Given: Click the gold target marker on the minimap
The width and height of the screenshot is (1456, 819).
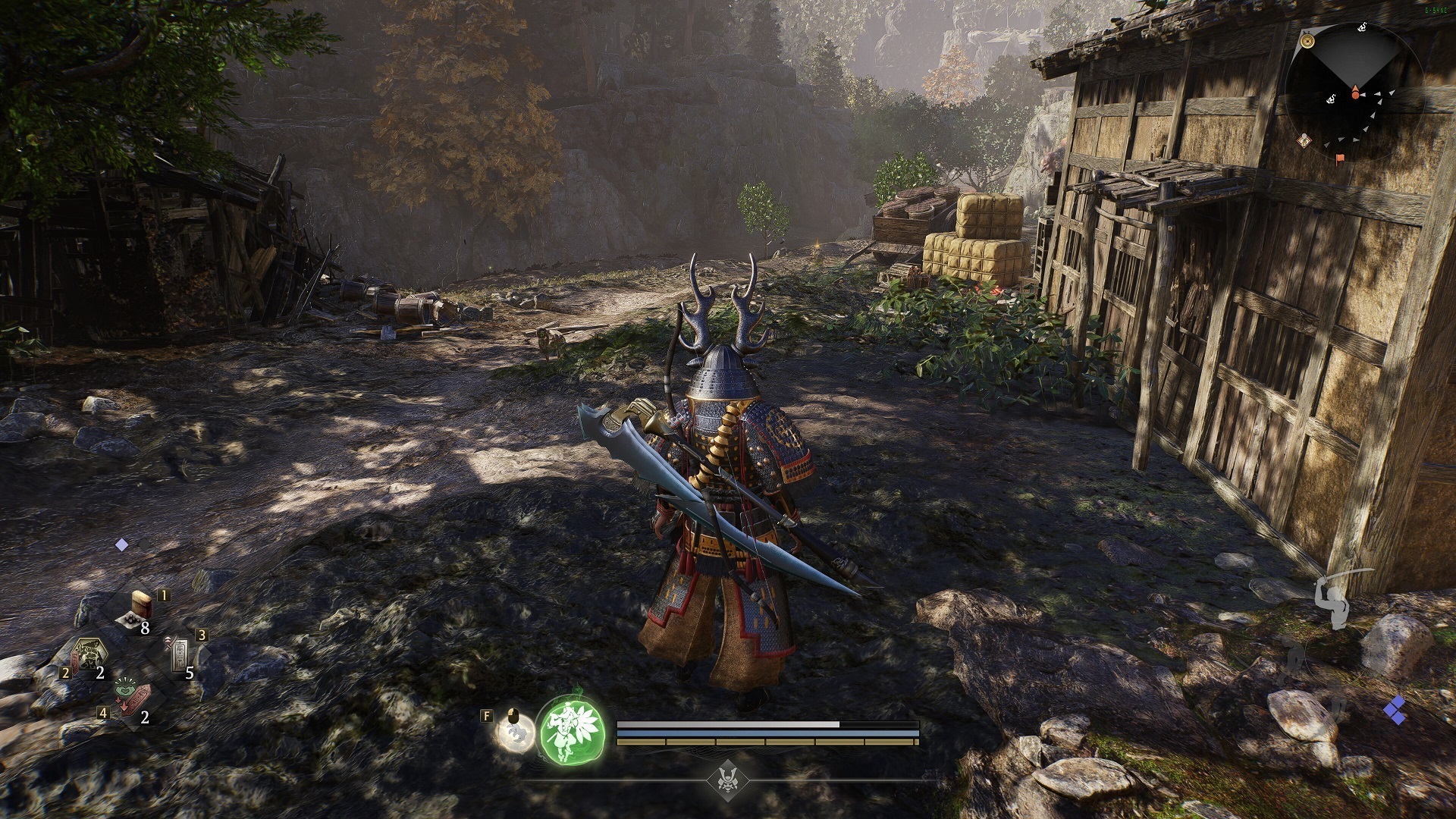Looking at the screenshot, I should 1307,41.
